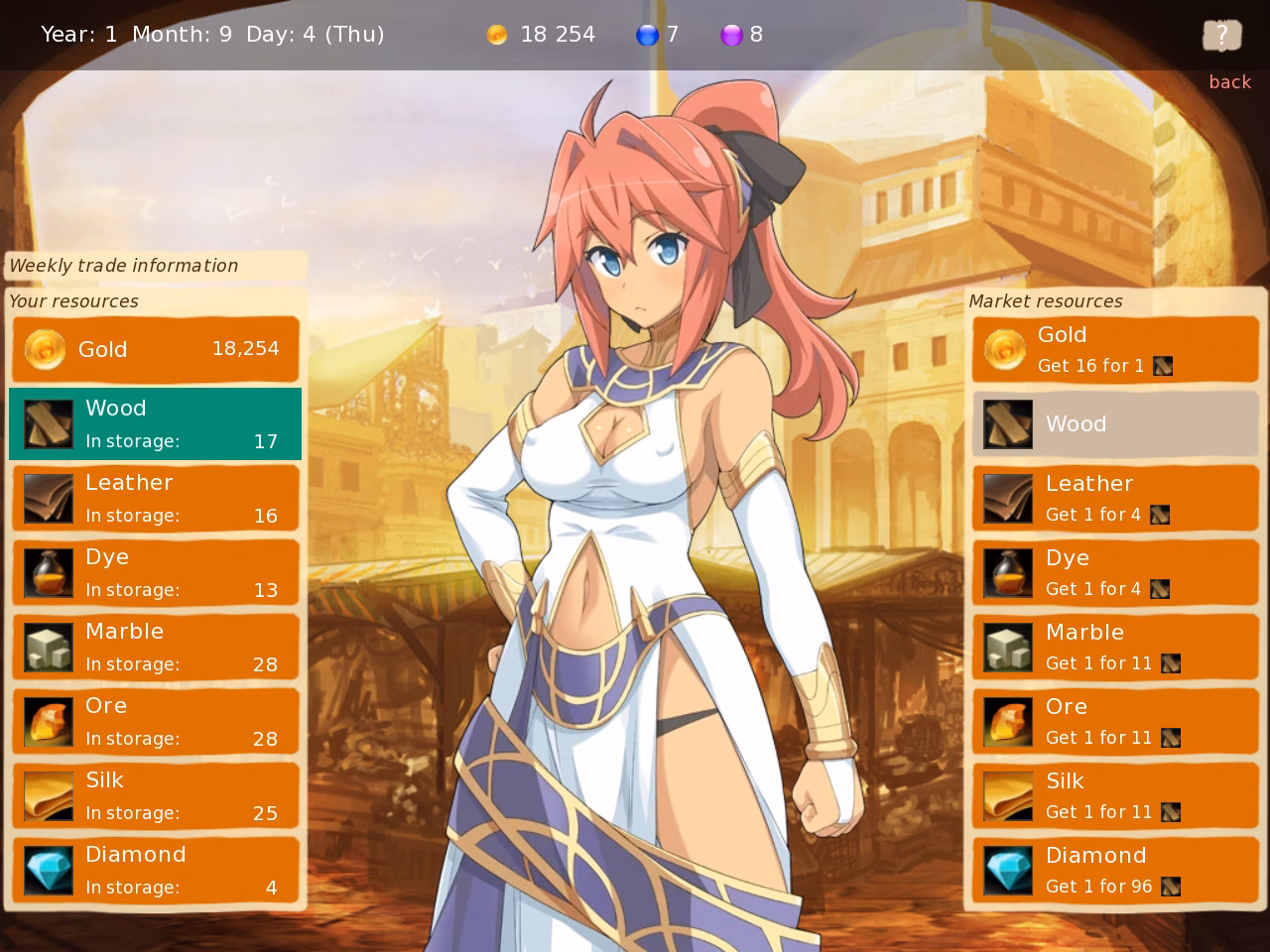Deselect the highlighted Wood entry
The width and height of the screenshot is (1270, 952).
(155, 423)
